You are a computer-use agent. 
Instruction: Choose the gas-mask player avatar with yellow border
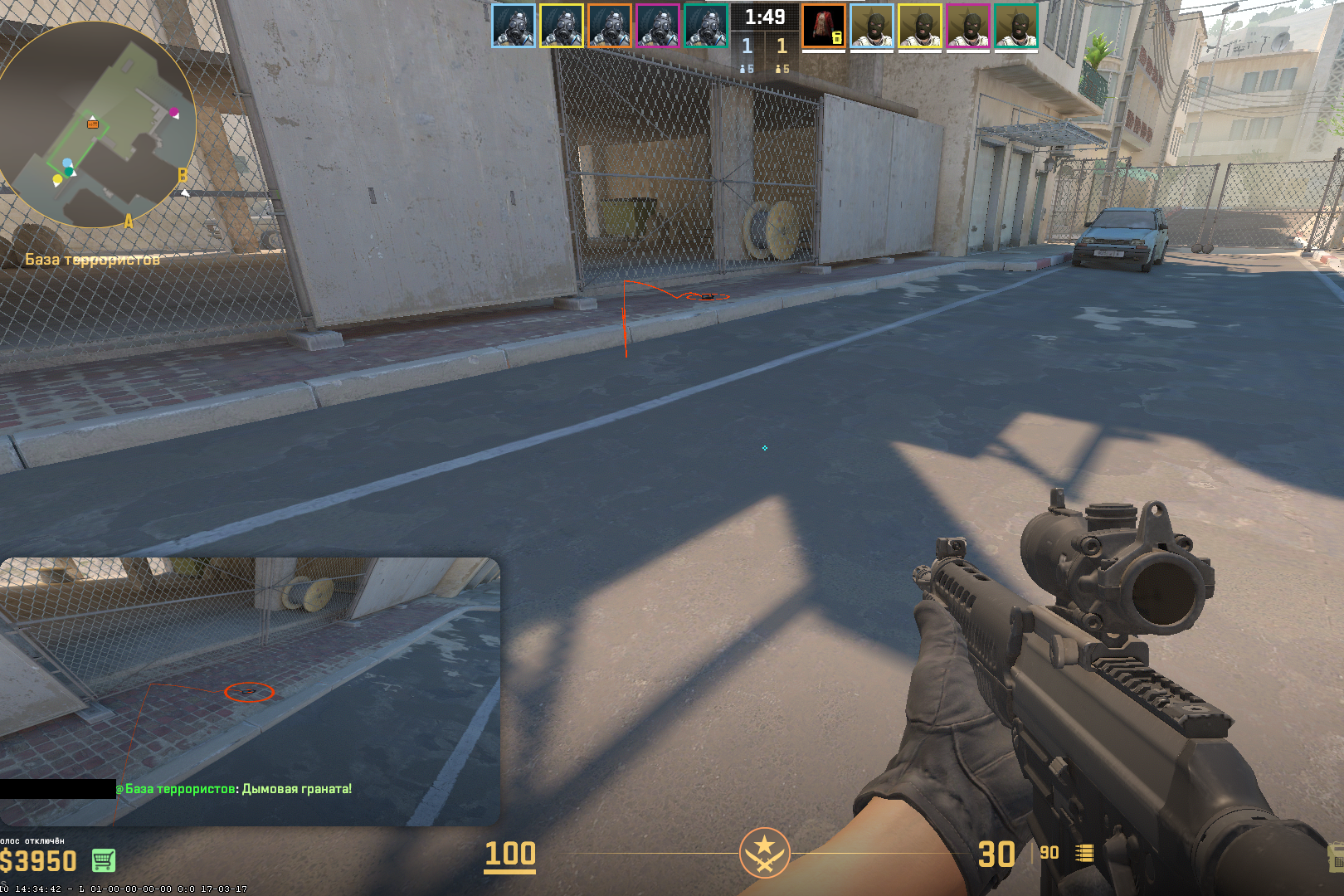561,26
